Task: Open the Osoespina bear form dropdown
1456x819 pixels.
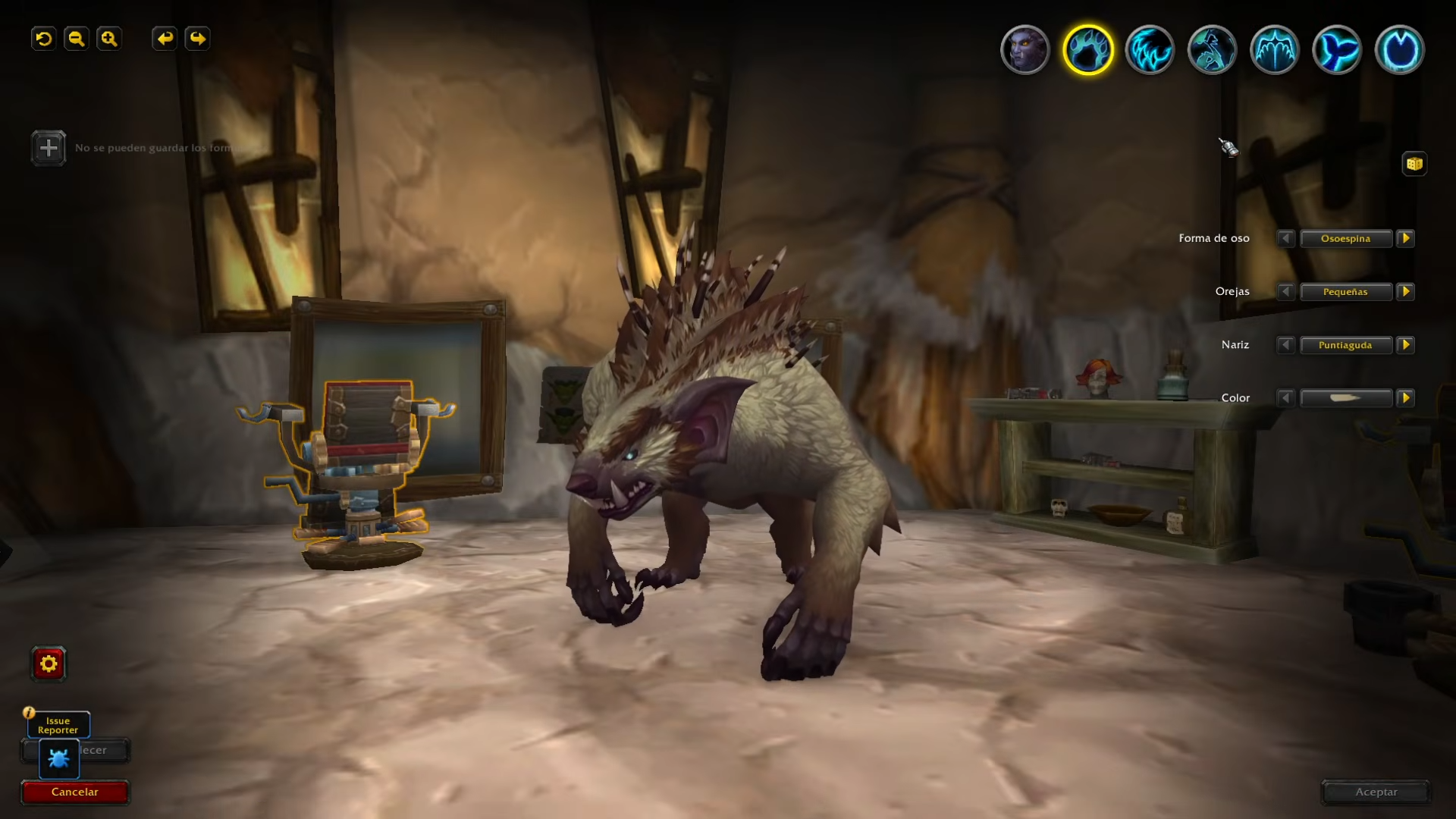Action: 1346,239
